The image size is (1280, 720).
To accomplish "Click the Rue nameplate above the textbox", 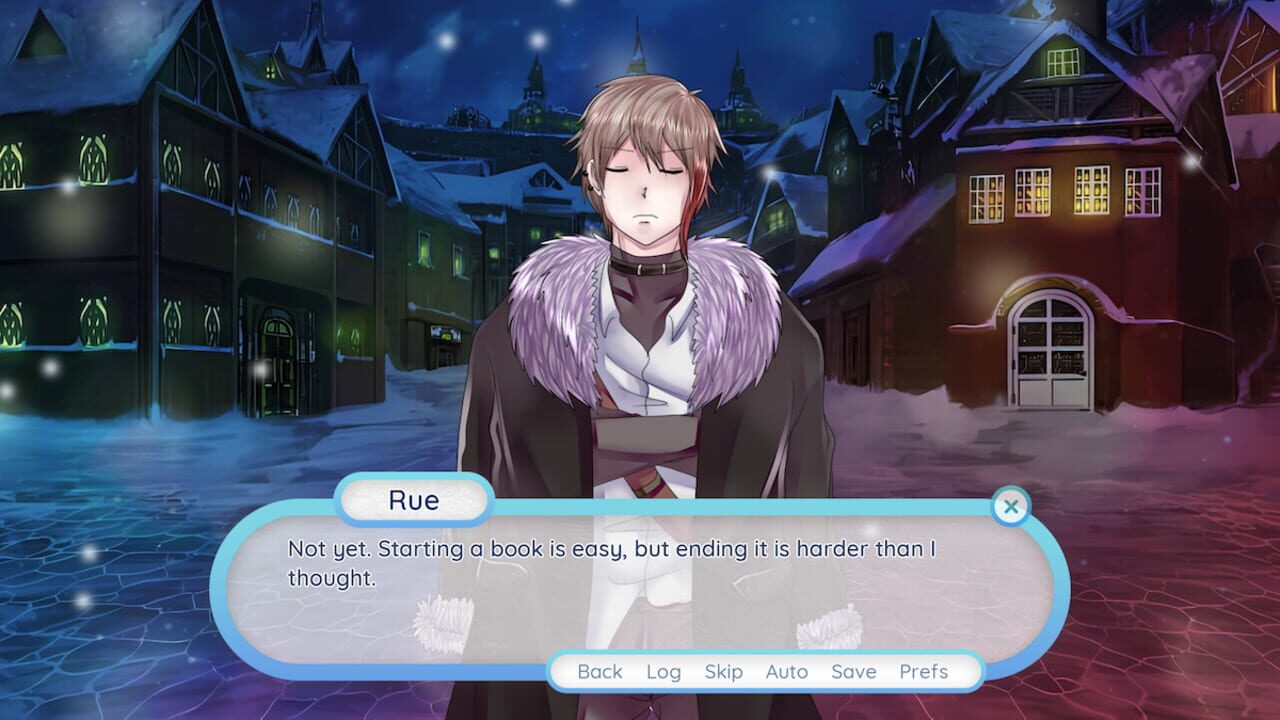I will tap(413, 500).
